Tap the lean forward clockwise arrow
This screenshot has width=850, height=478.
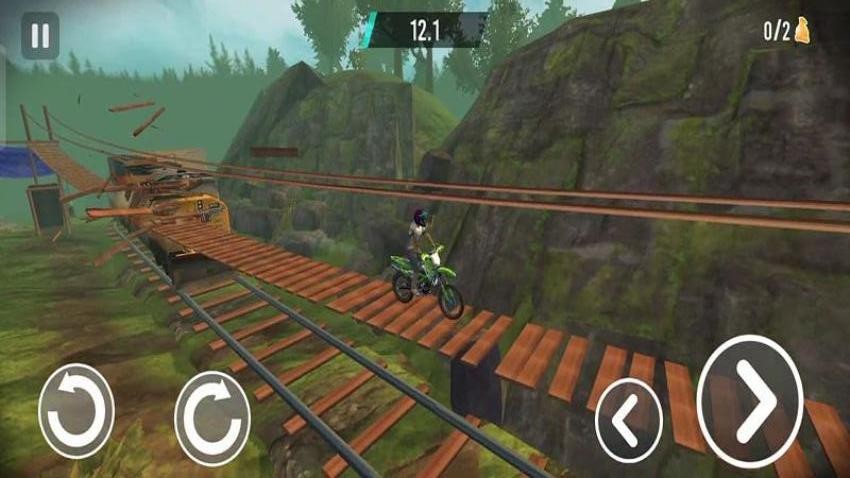coord(212,417)
